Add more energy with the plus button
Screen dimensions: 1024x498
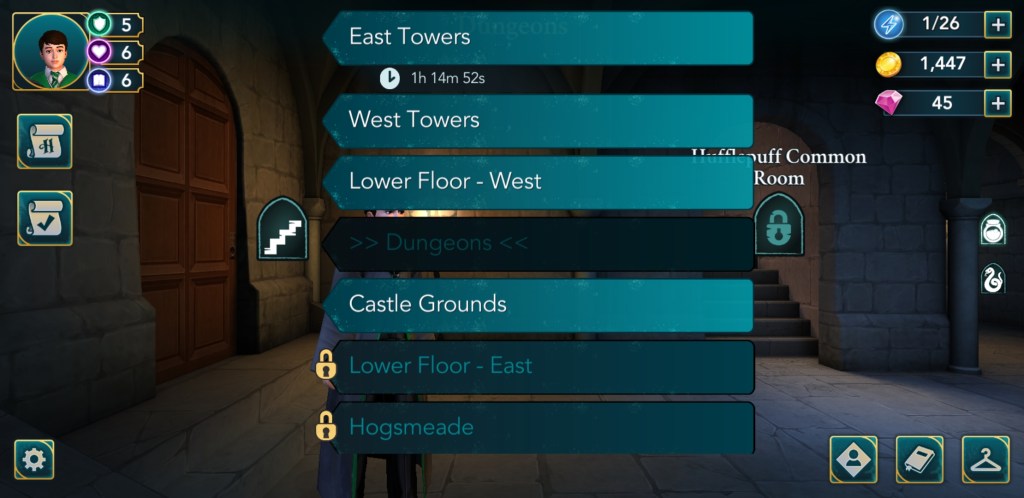click(997, 24)
